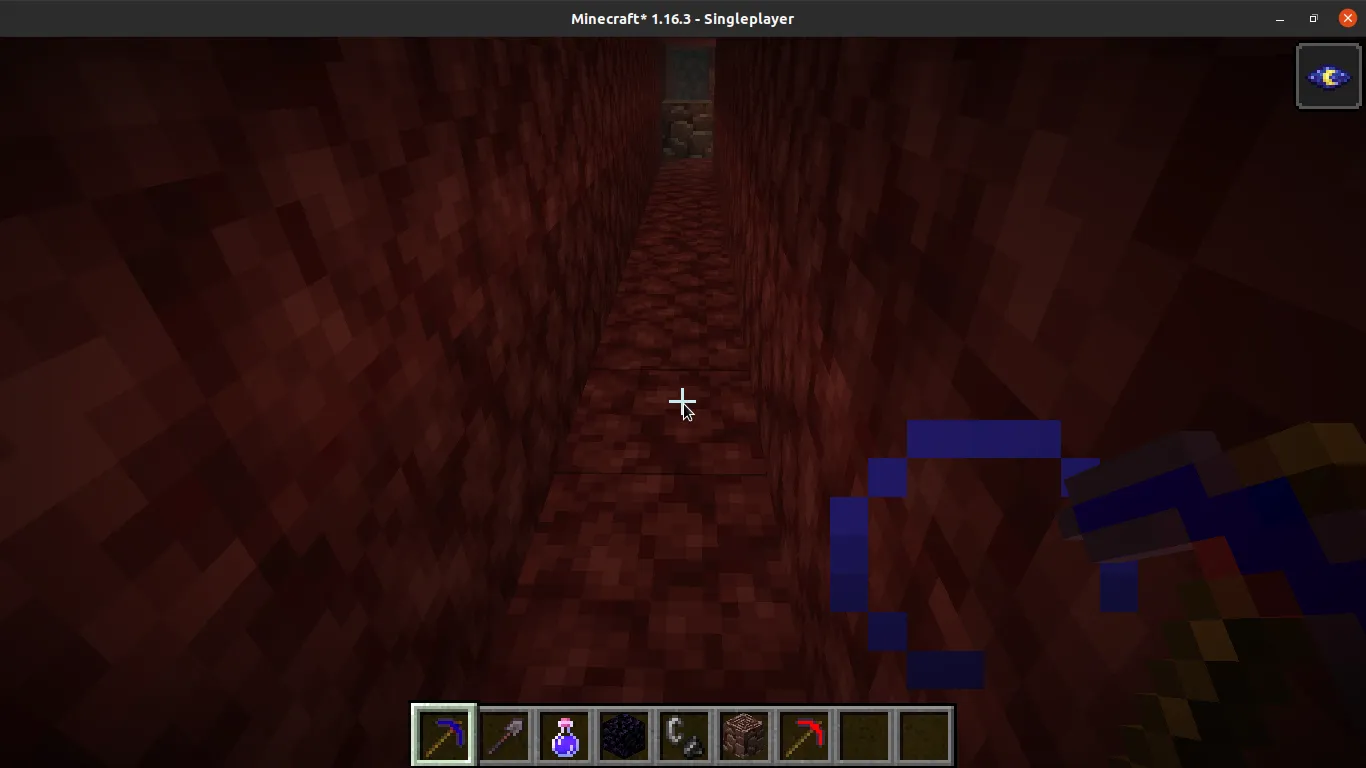
Task: Select the red pickaxe in slot seven
Action: pos(804,735)
